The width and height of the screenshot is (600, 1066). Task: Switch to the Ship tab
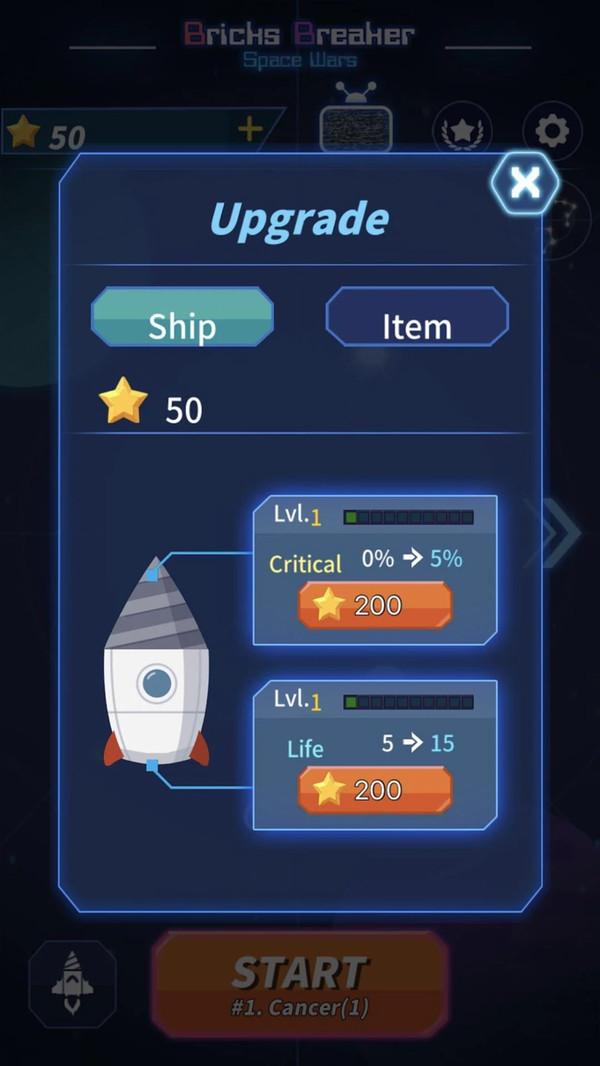(182, 318)
